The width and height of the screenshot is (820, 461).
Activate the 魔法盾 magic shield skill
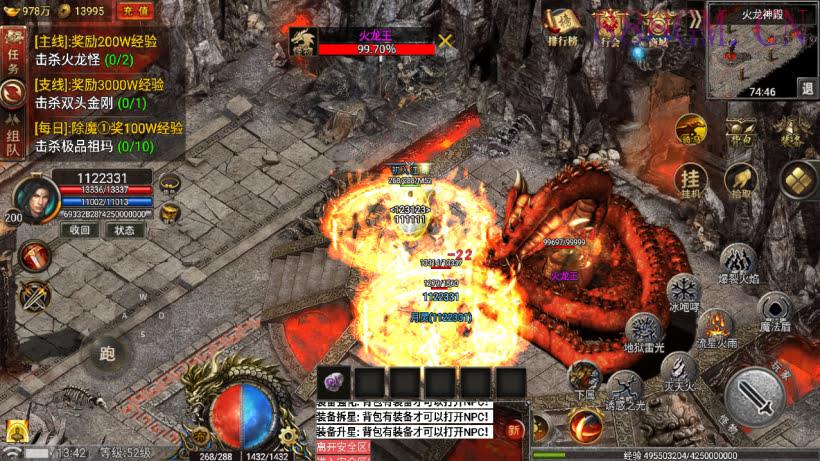coord(773,310)
